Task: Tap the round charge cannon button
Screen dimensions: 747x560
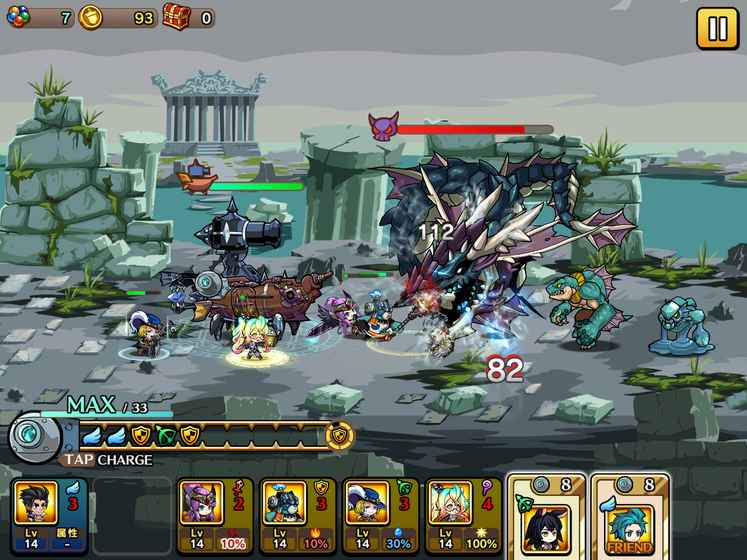Action: (x=37, y=438)
